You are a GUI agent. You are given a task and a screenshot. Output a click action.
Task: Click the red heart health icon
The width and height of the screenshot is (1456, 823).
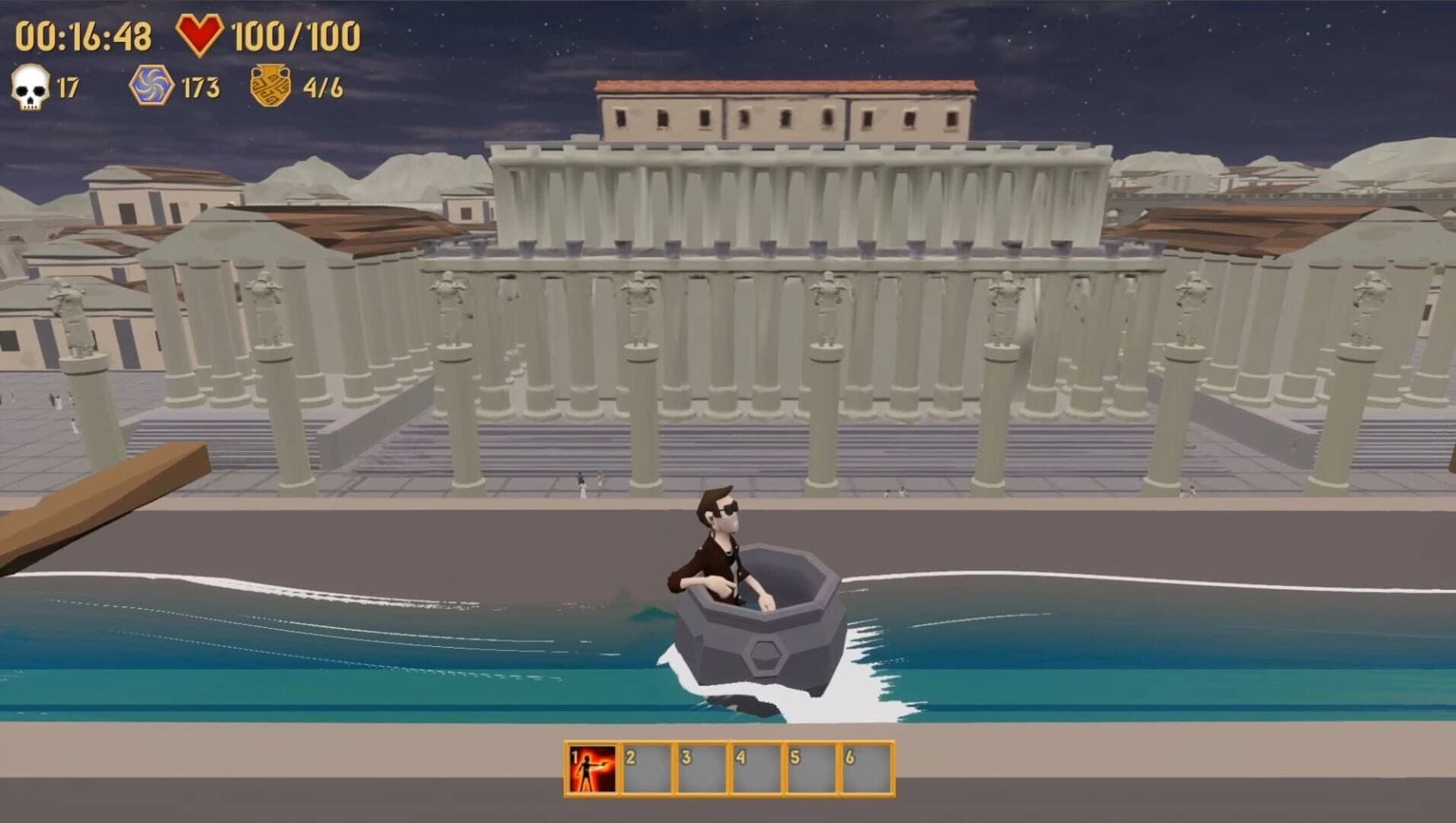coord(200,34)
